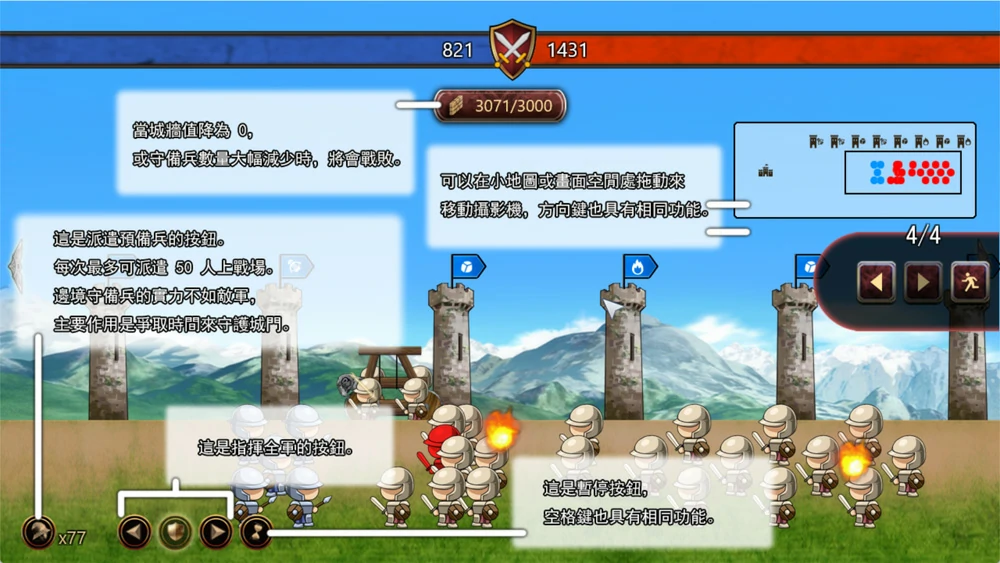Advance to the next tutorial page

(922, 283)
